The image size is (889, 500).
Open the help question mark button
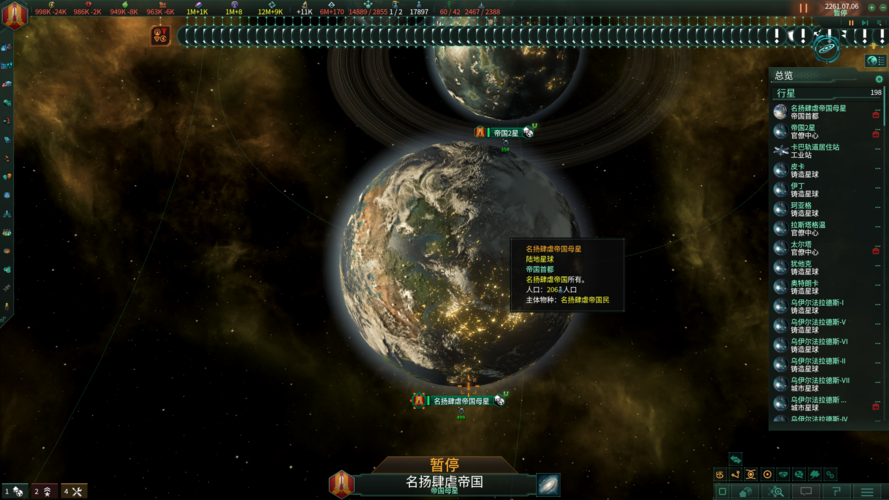[x=836, y=492]
